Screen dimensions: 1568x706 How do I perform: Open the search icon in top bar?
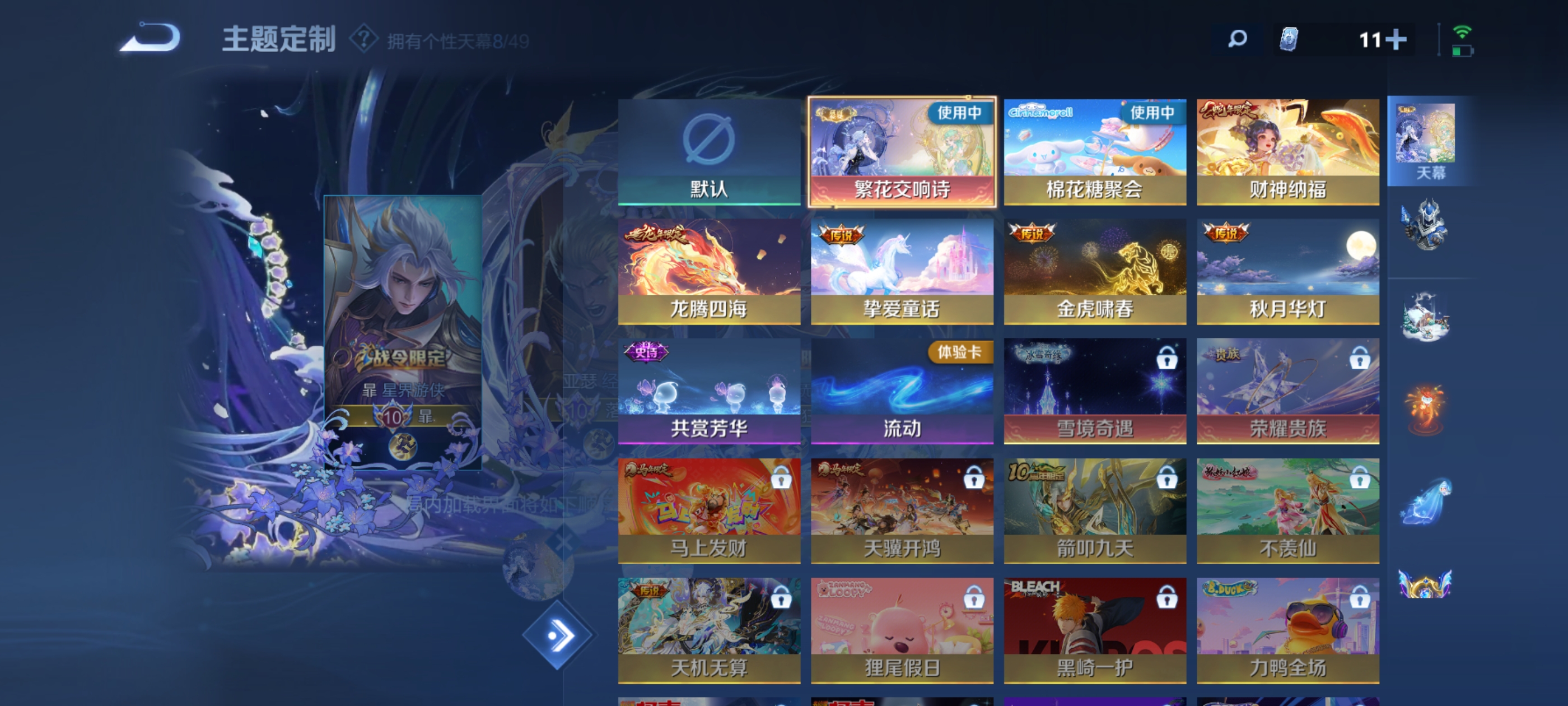1236,38
